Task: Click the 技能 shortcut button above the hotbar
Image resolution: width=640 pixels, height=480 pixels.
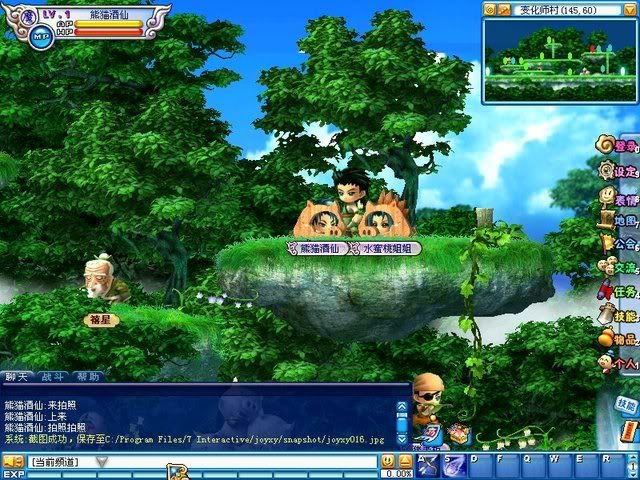Action: pos(626,405)
